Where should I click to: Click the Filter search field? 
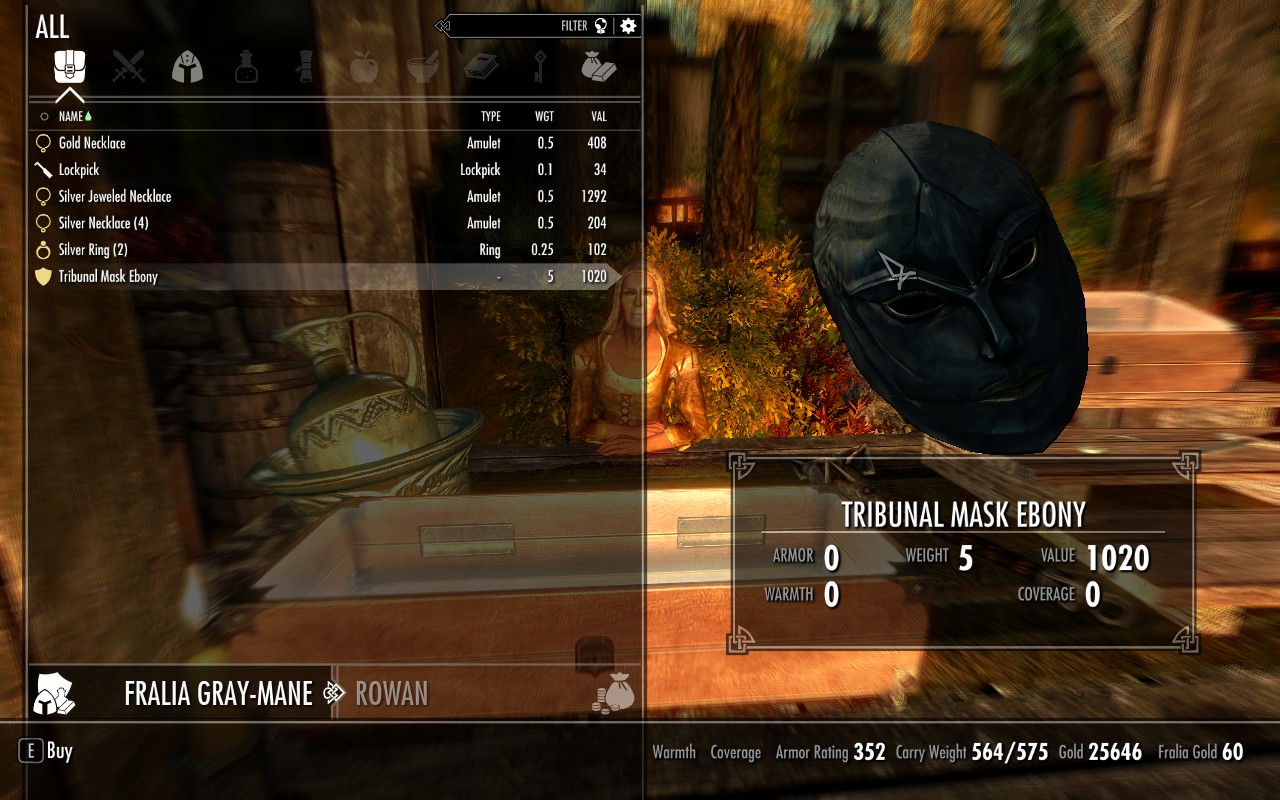point(520,26)
